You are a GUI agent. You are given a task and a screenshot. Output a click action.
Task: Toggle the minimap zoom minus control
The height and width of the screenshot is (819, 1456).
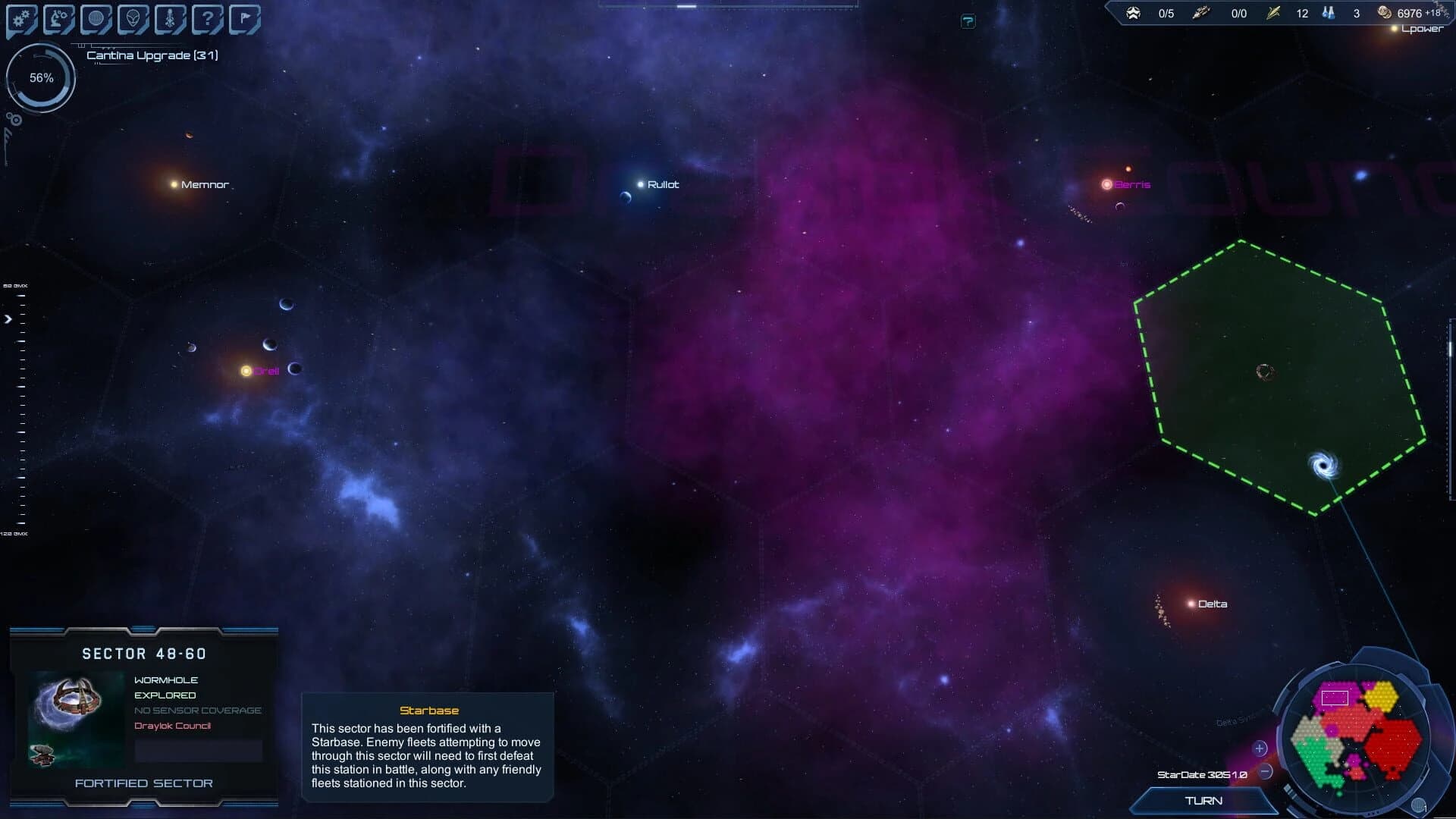[x=1265, y=771]
